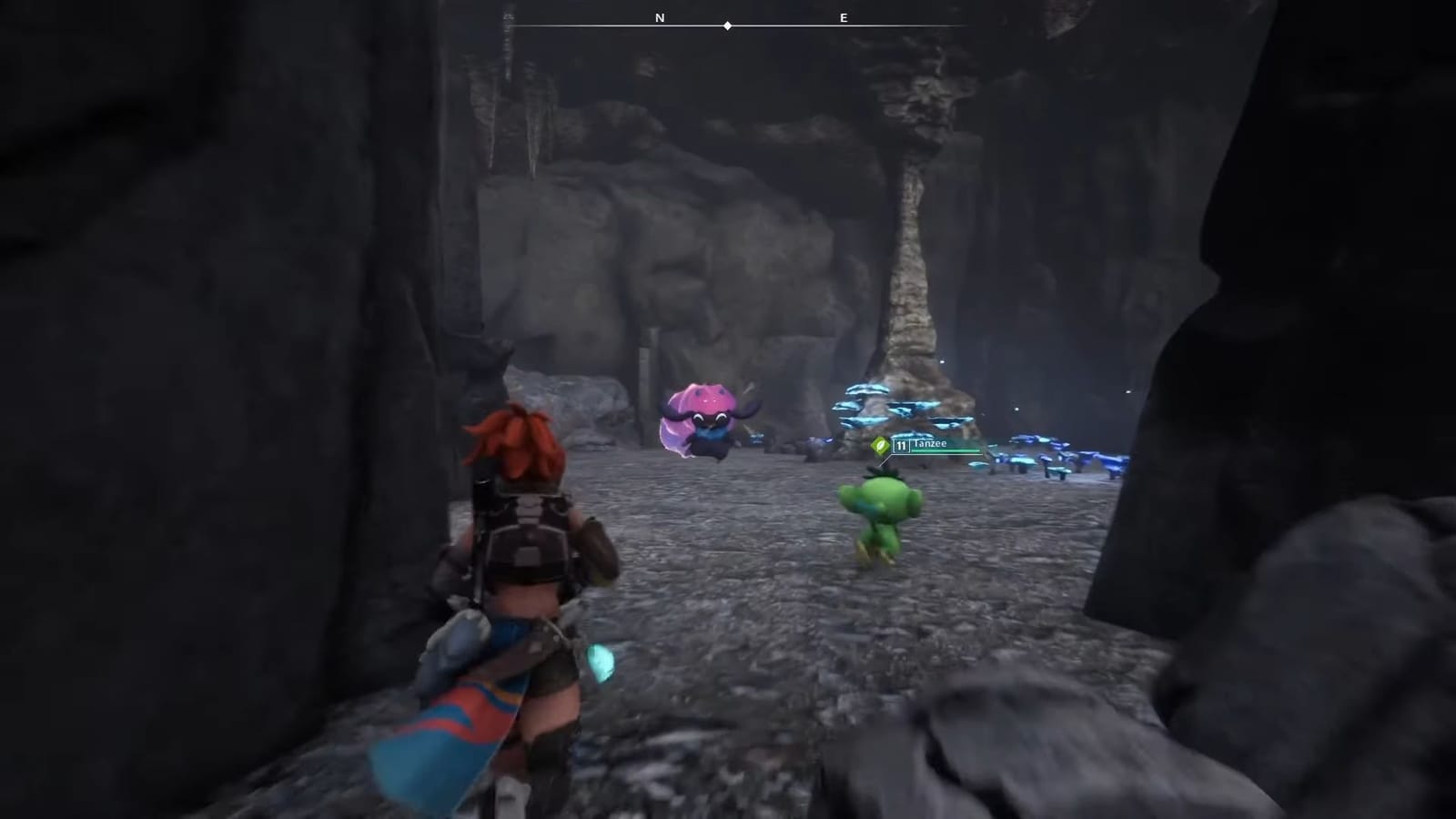Click the east (E) marker on the compass
The image size is (1456, 819).
pyautogui.click(x=843, y=17)
